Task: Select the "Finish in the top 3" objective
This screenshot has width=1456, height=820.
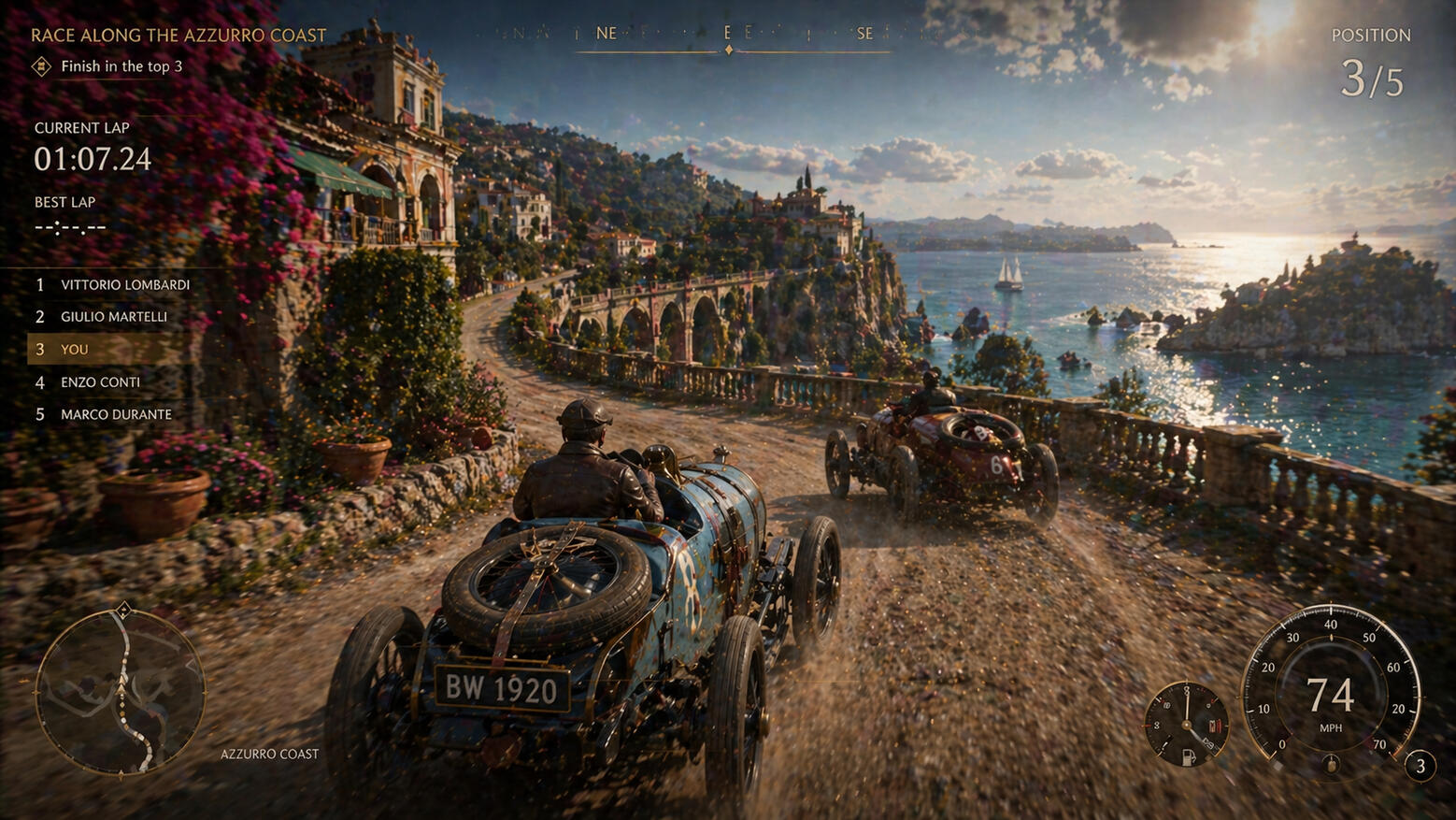Action: (x=121, y=66)
